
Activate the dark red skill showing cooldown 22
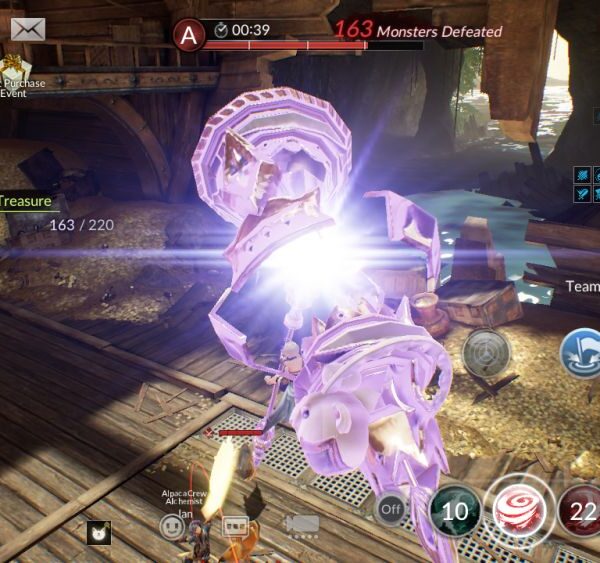click(579, 512)
